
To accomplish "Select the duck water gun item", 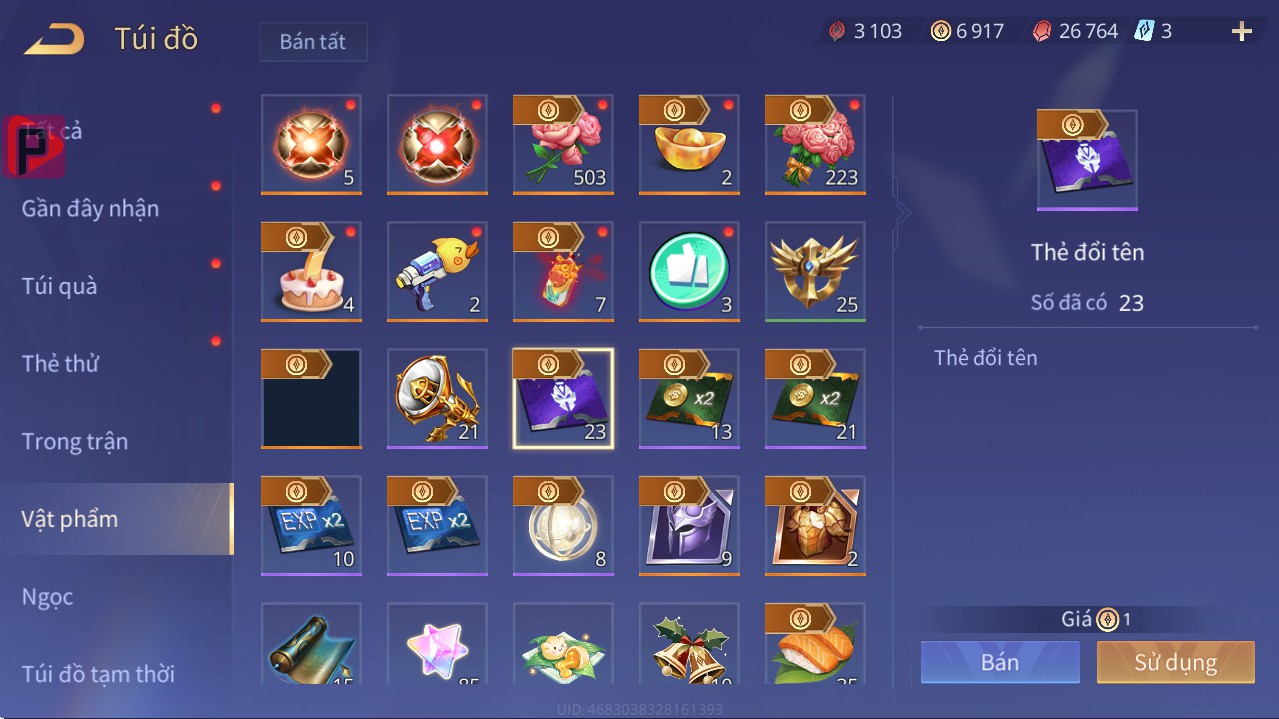I will click(x=437, y=271).
